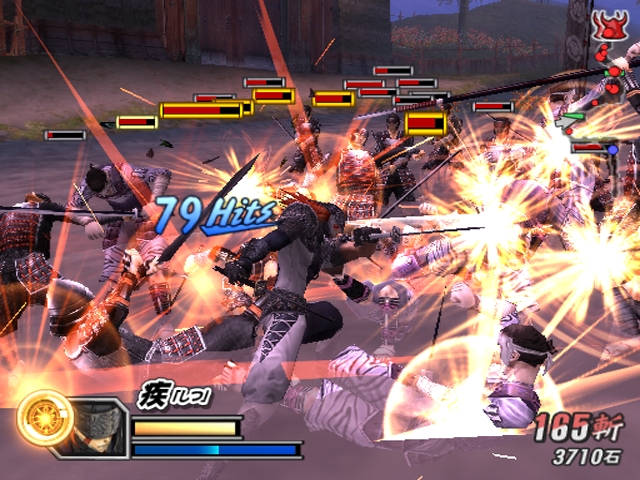Click the masked ninja character portrait

pos(98,424)
